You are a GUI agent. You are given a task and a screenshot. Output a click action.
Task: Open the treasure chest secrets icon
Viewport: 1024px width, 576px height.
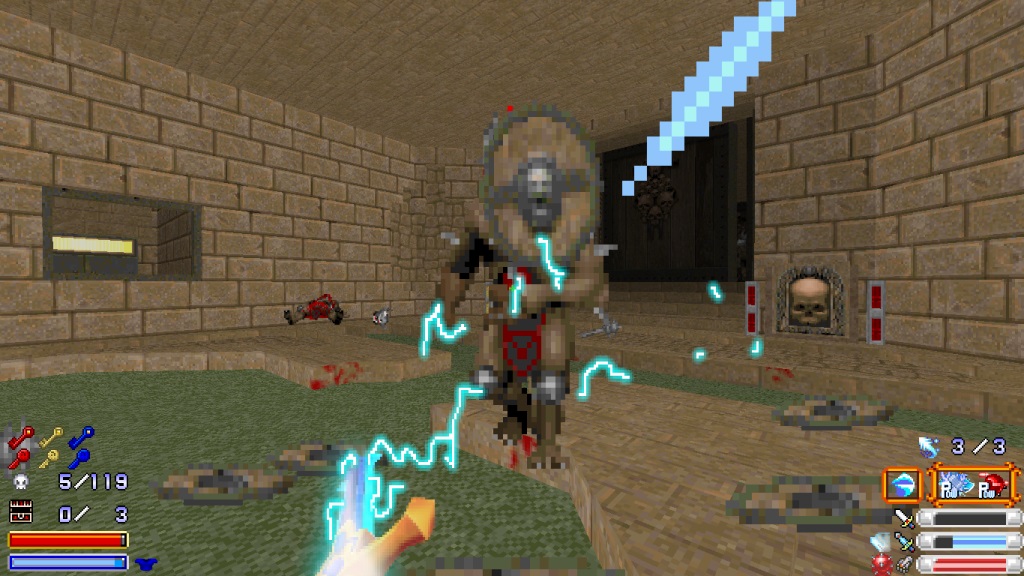[x=20, y=514]
